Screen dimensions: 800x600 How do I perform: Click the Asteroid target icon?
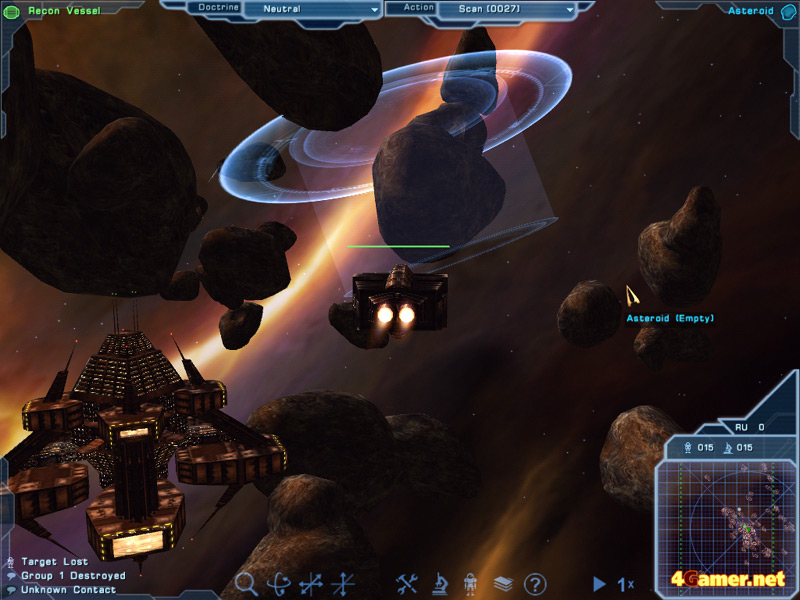(x=787, y=11)
